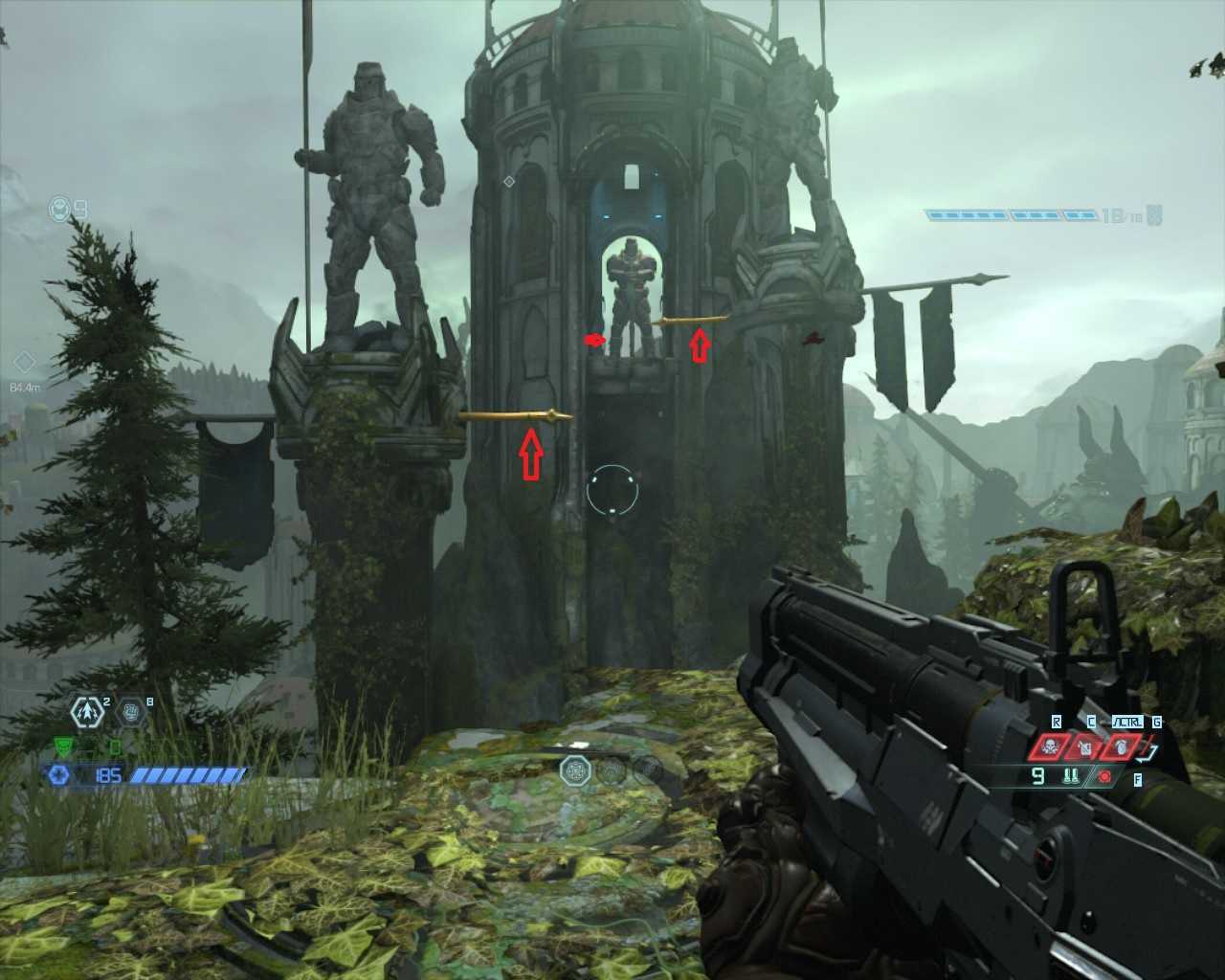Click the red weapon mod indicator
This screenshot has width=1225, height=980.
coord(1105,776)
